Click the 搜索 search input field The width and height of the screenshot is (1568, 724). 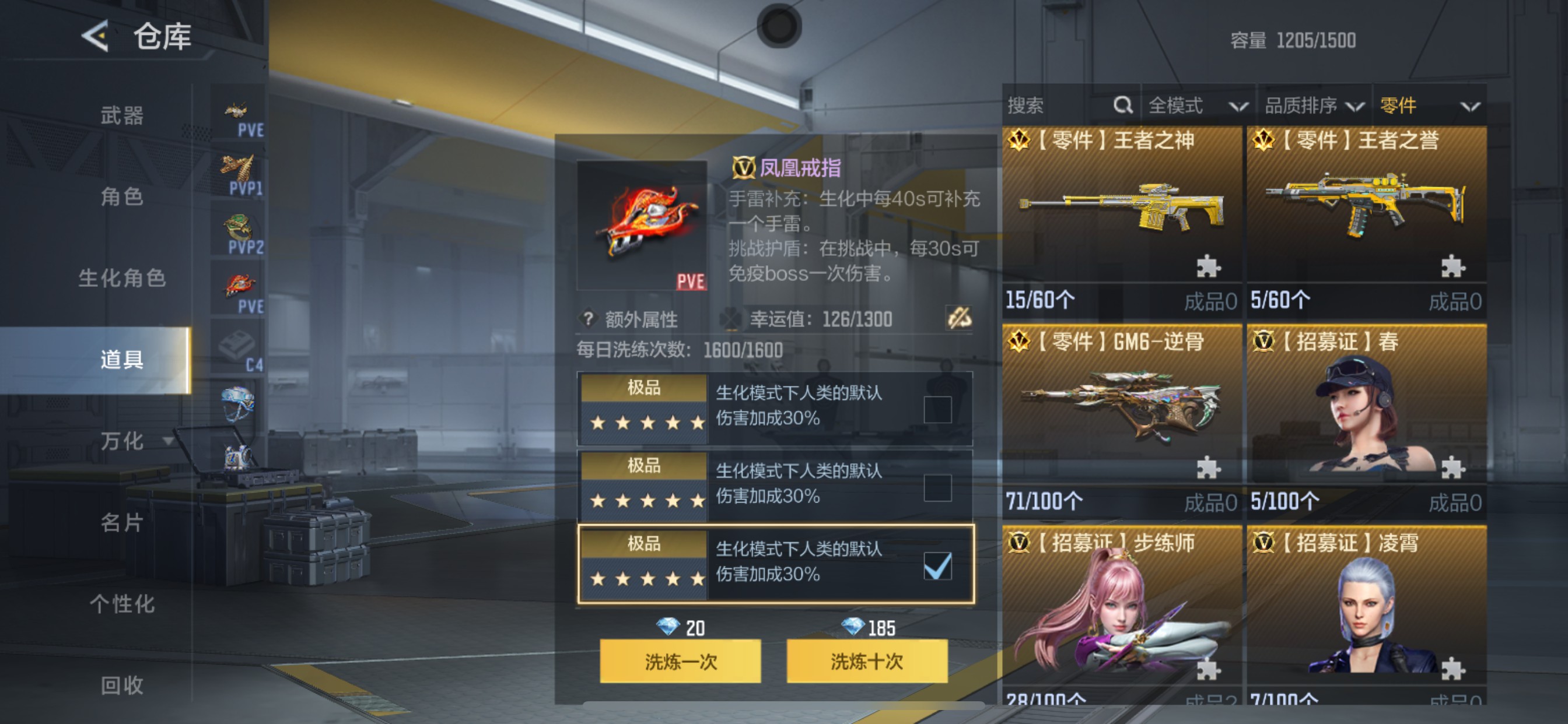(1053, 105)
